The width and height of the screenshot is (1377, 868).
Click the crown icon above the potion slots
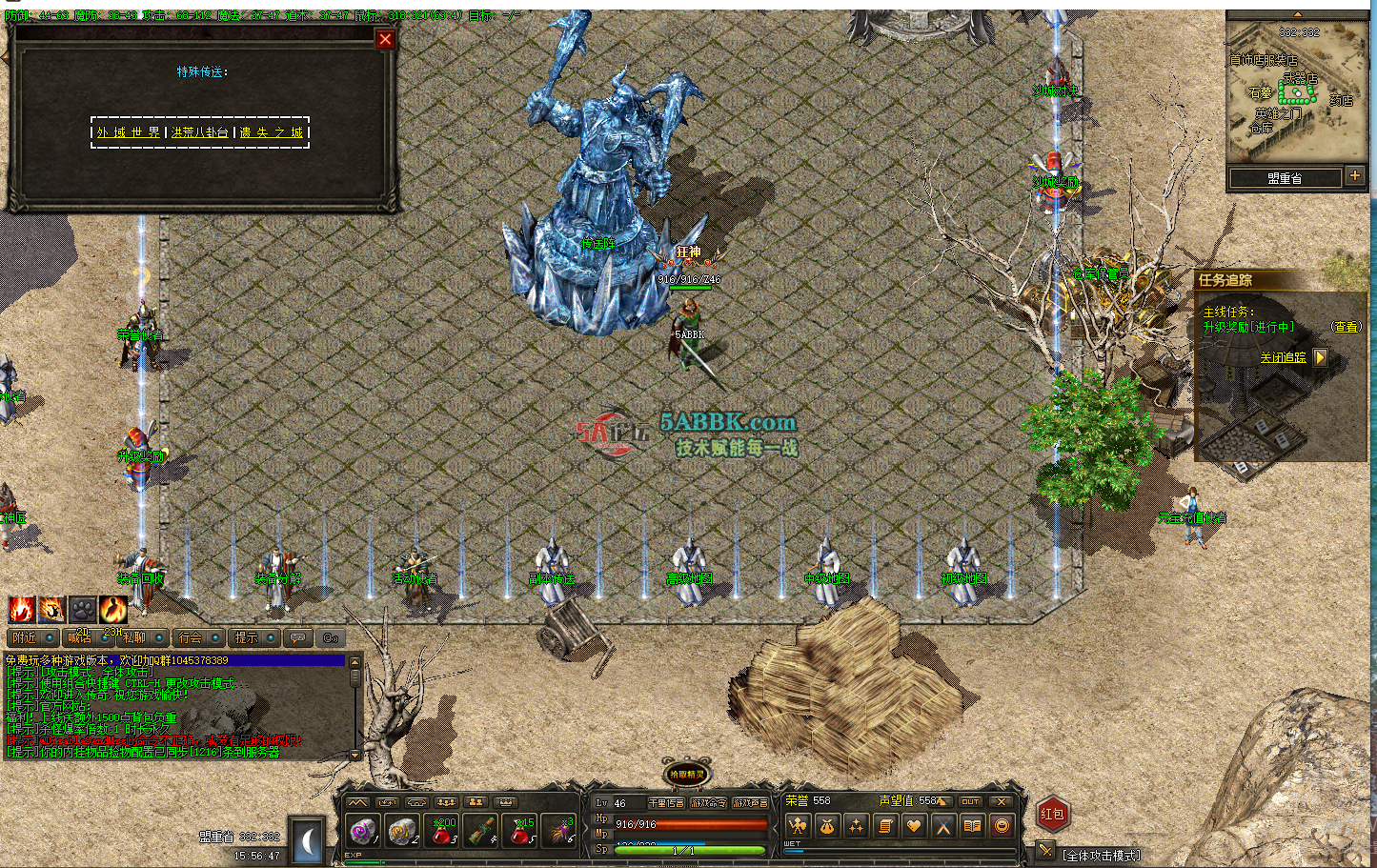coord(506,802)
